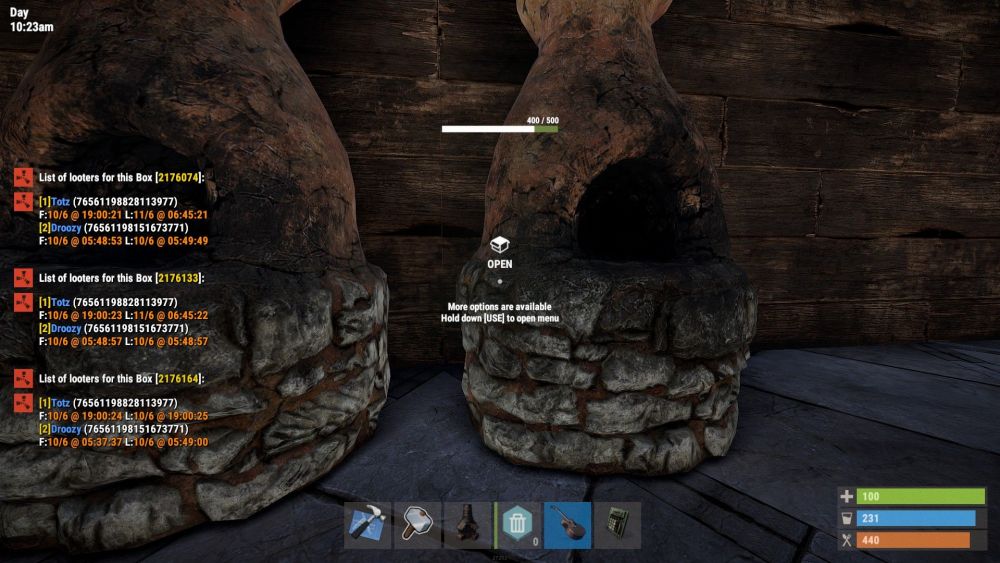Choose the furnace item in the hotbar
The image size is (1000, 563).
pyautogui.click(x=468, y=525)
